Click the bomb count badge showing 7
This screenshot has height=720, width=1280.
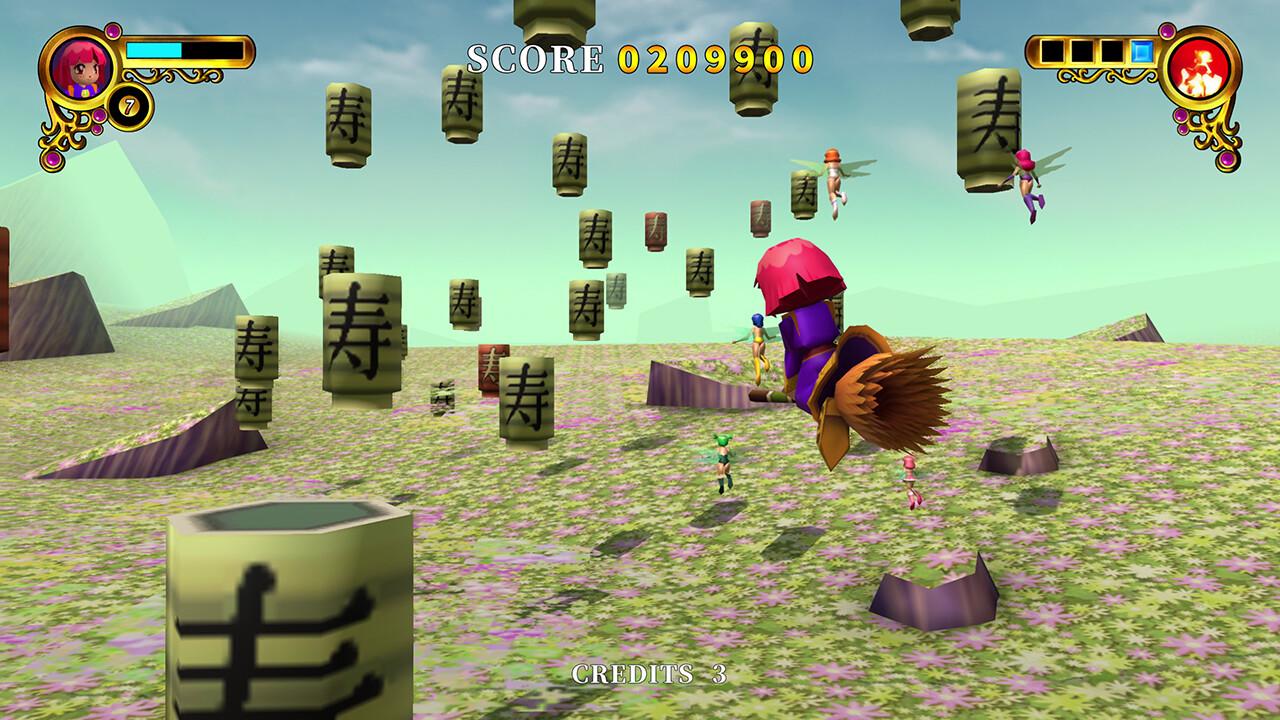[x=129, y=104]
